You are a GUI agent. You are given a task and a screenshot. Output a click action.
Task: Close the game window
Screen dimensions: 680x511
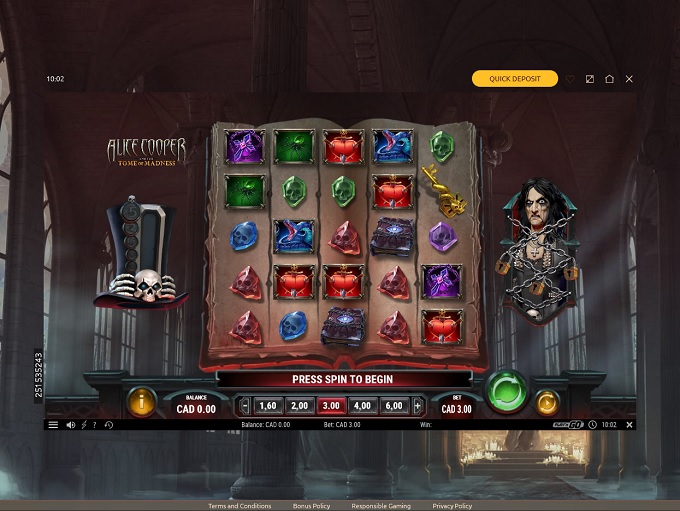coord(629,79)
